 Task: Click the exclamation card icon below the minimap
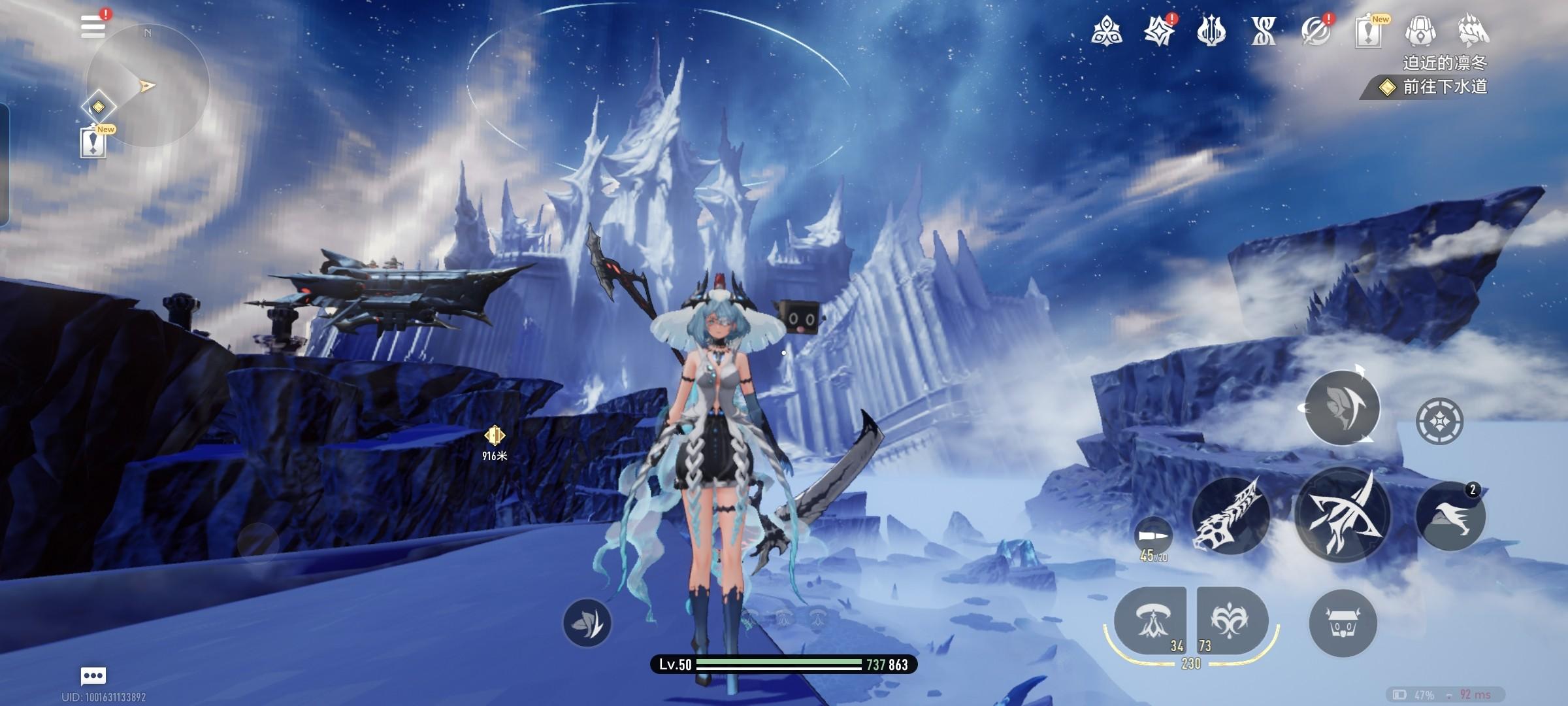93,143
